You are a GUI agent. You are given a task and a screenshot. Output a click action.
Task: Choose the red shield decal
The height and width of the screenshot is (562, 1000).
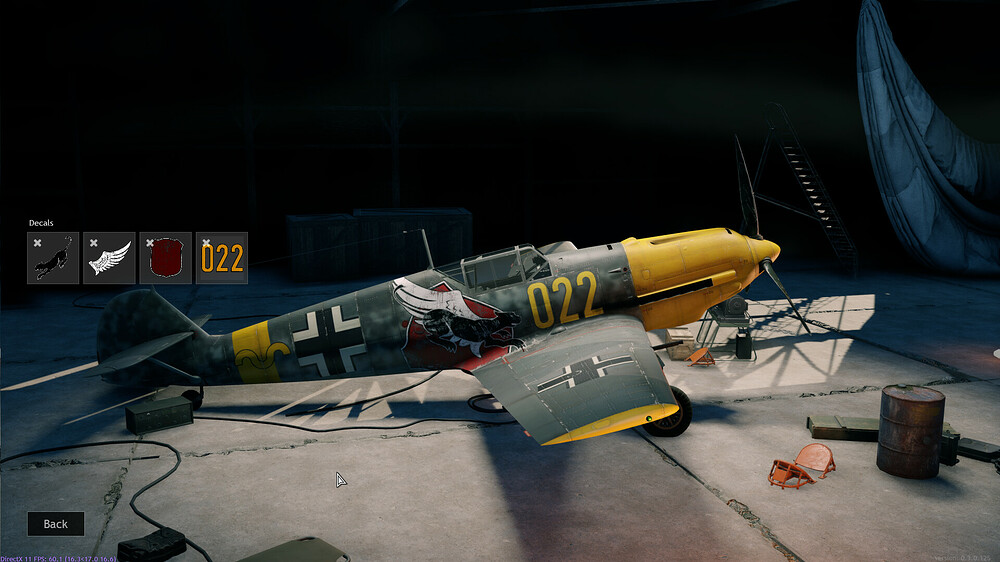click(166, 261)
